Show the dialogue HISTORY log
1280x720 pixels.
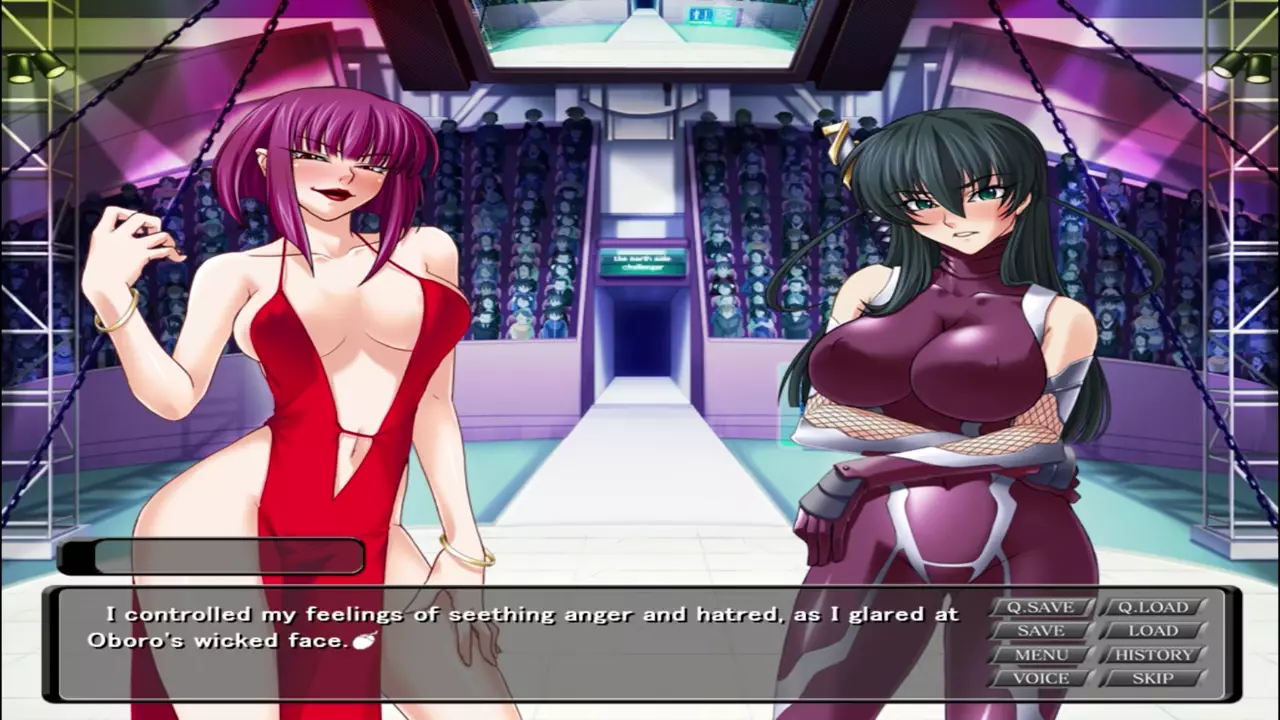(1153, 655)
